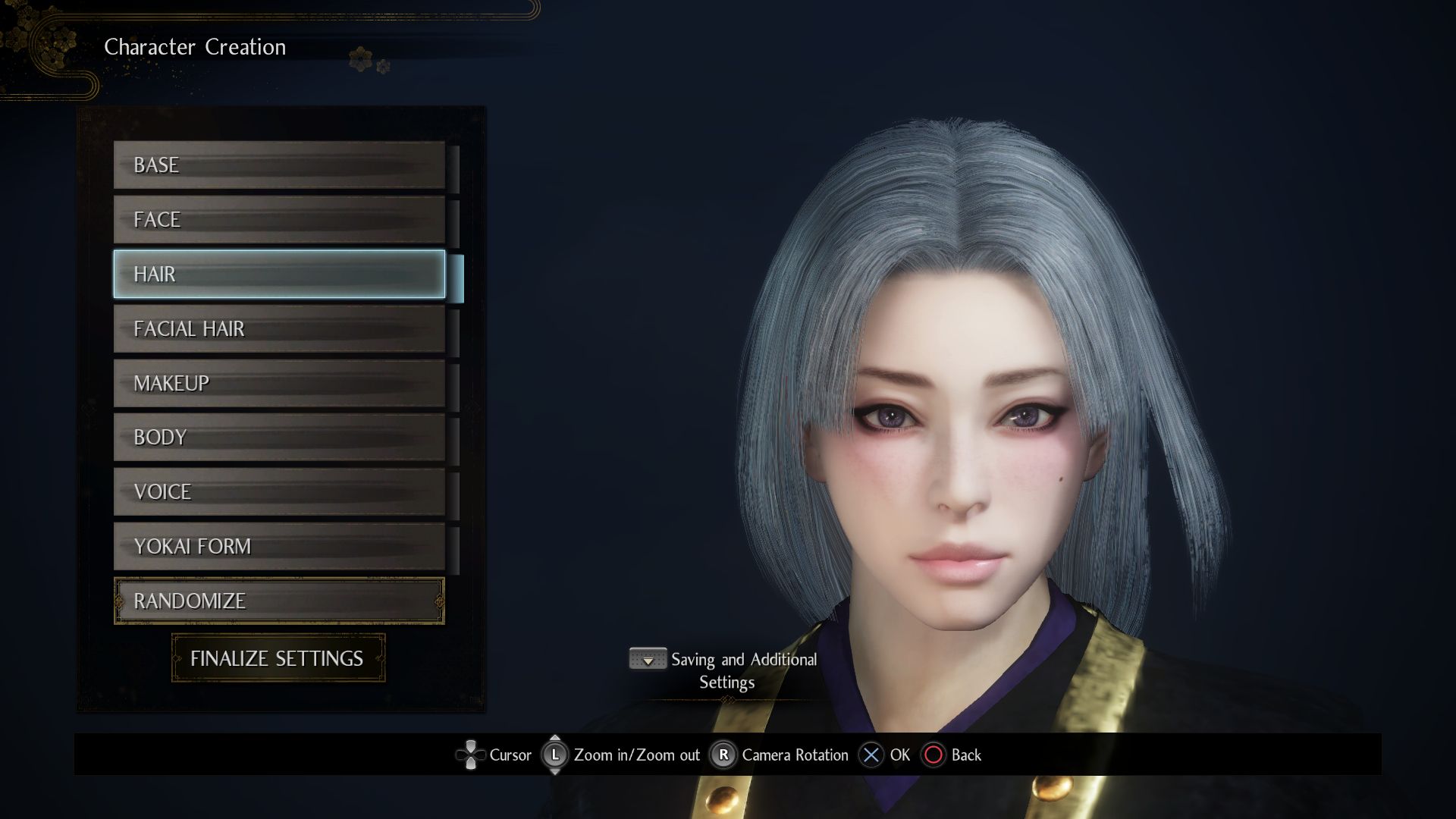Open the VOICE selection menu
This screenshot has height=819, width=1456.
[x=279, y=491]
